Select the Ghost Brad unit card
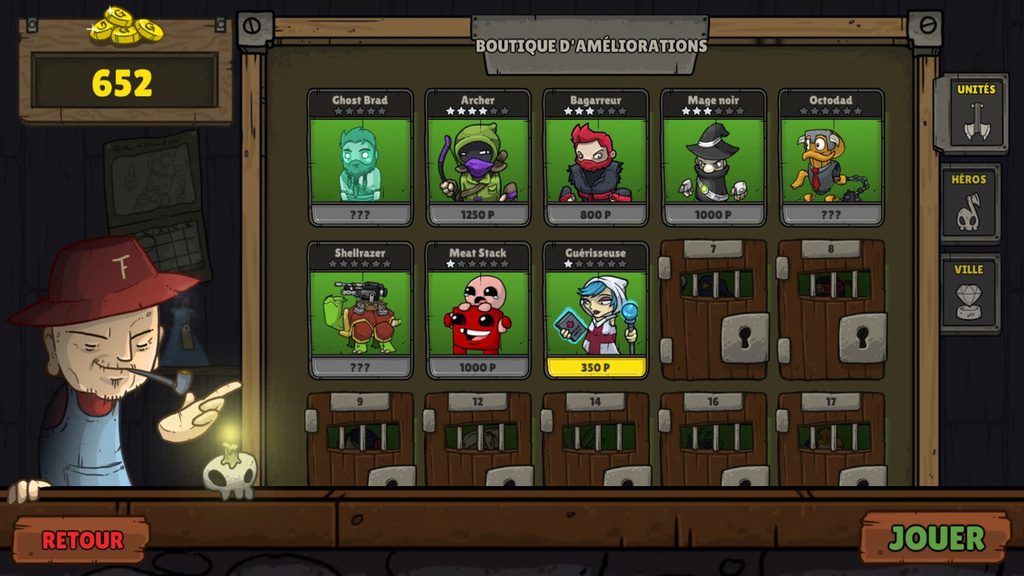 pos(360,158)
